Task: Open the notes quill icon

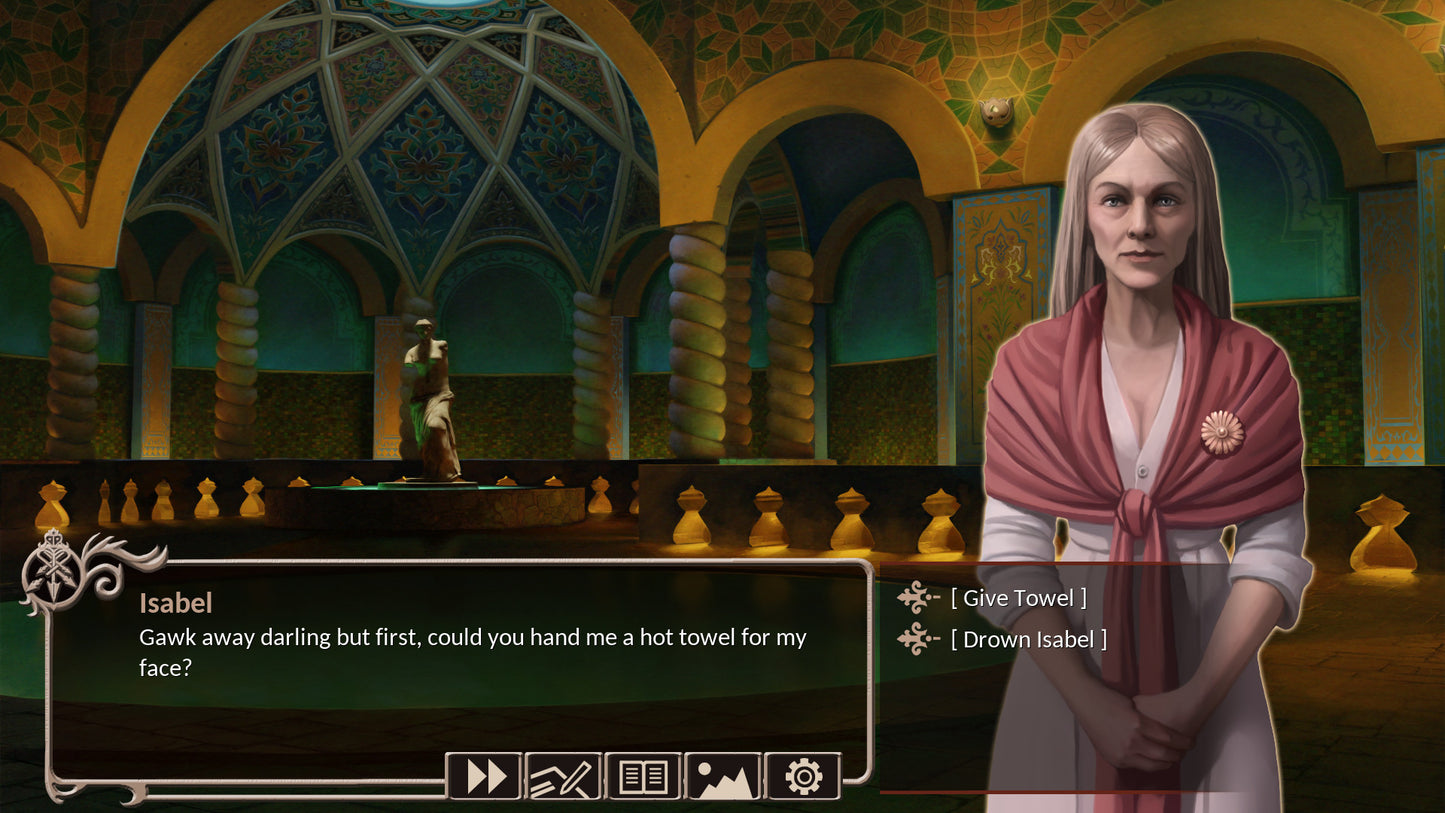Action: 563,776
